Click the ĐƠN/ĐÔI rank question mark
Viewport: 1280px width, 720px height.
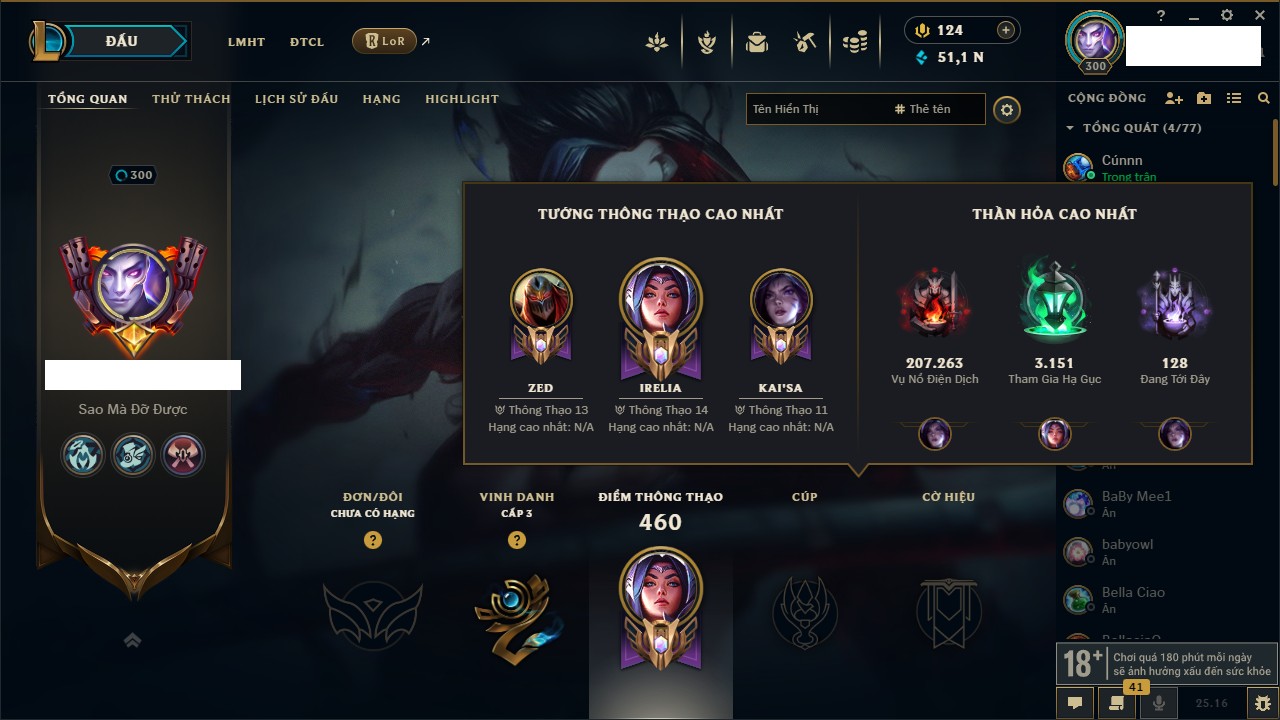[x=373, y=540]
